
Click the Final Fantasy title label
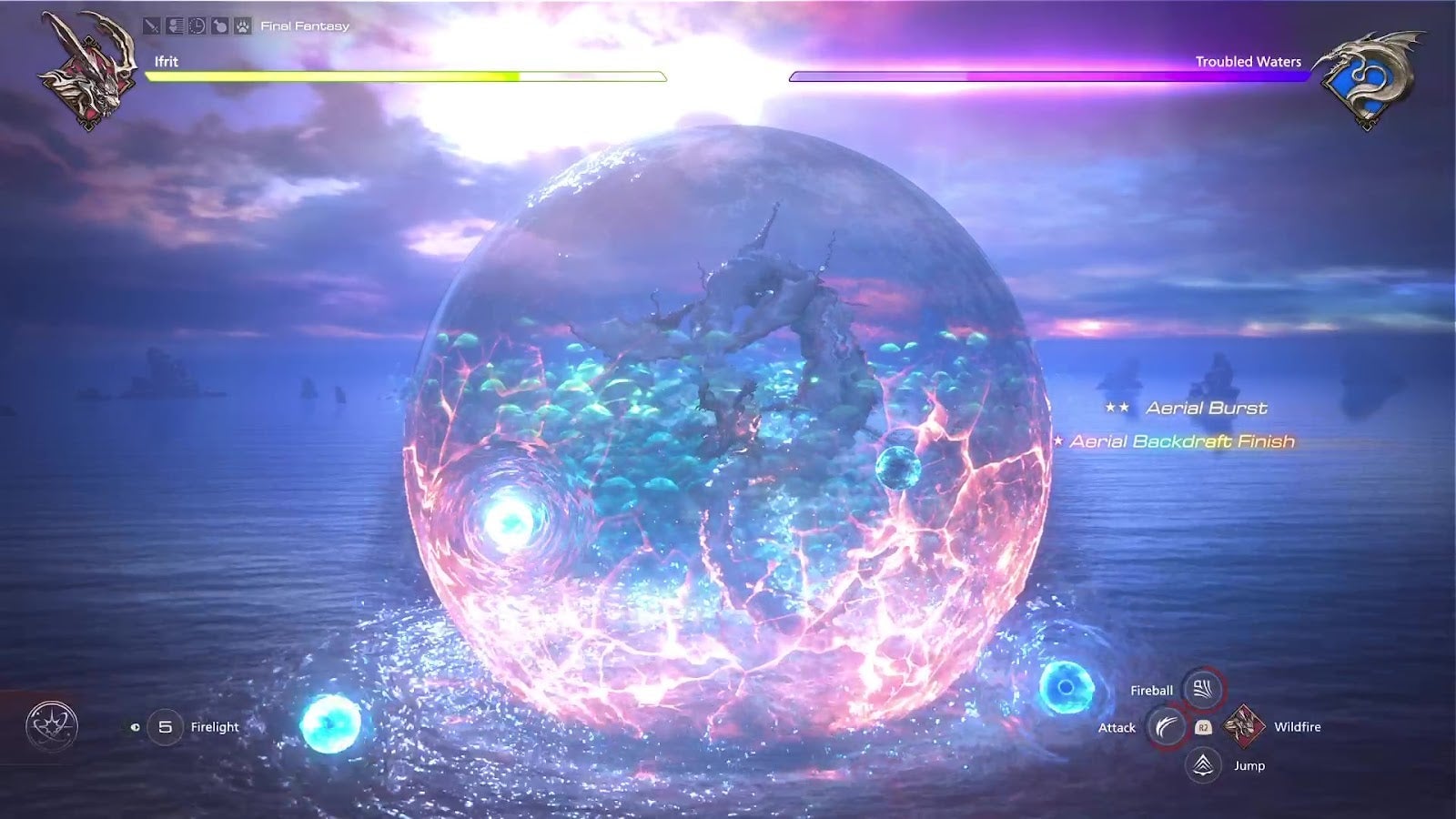tap(304, 26)
